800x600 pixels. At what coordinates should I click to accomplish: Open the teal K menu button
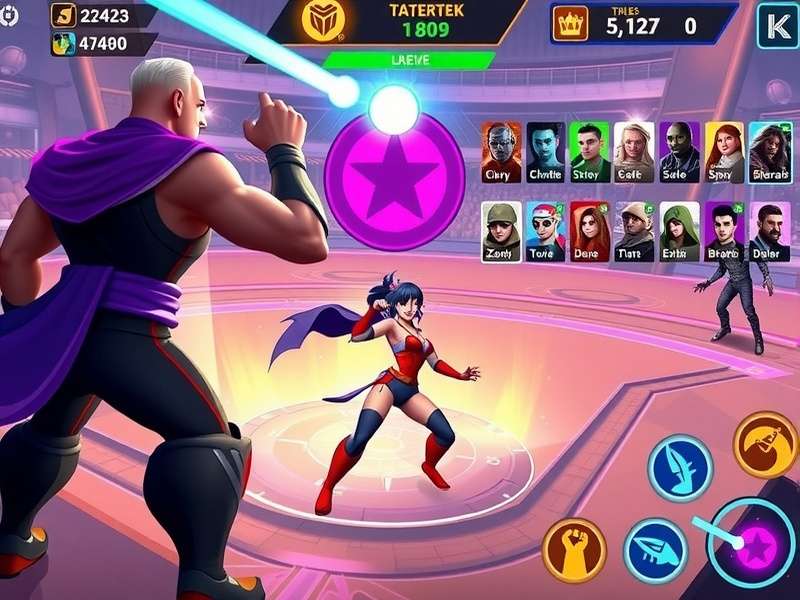[x=776, y=25]
